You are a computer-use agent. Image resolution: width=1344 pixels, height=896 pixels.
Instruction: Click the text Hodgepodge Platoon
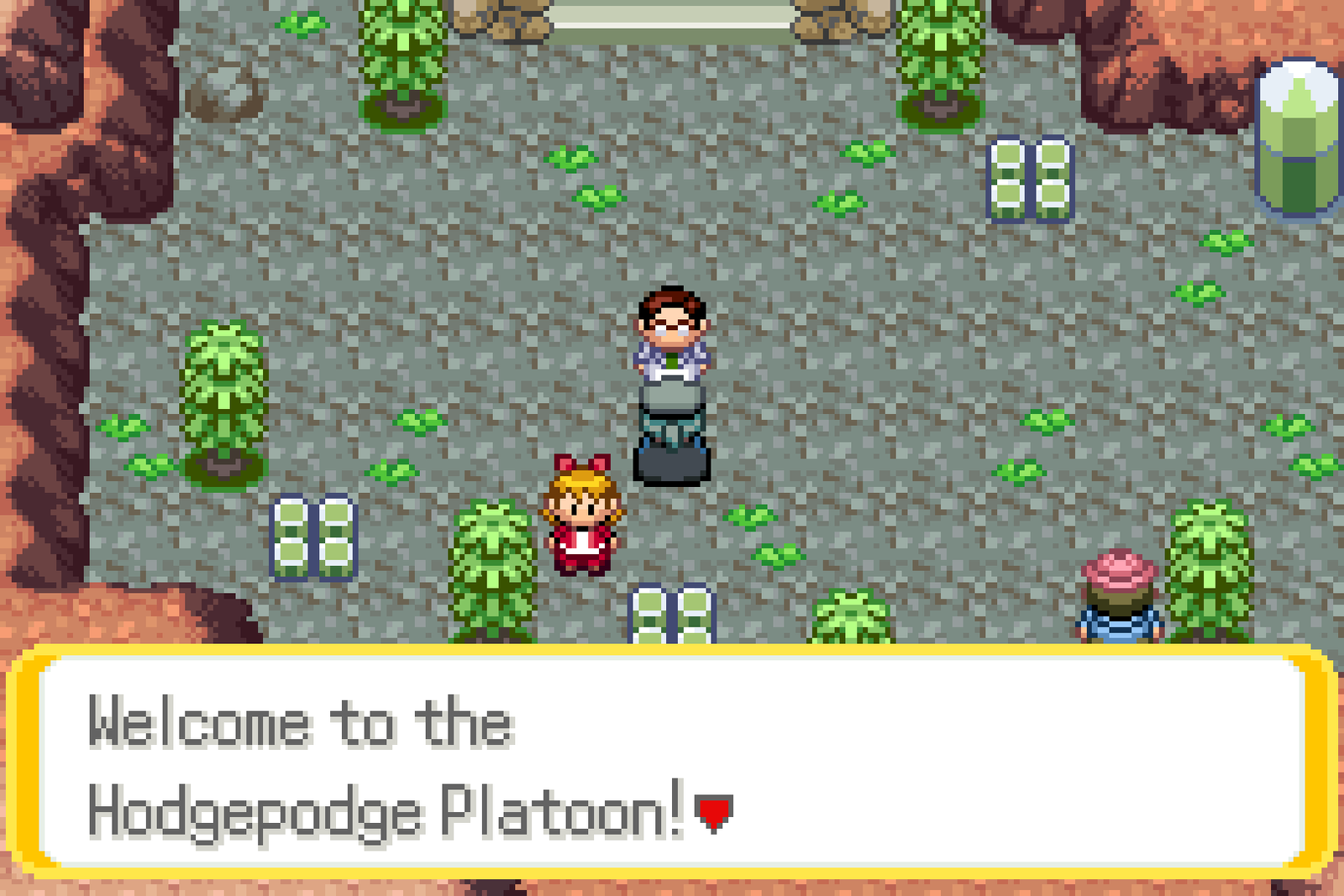[370, 810]
